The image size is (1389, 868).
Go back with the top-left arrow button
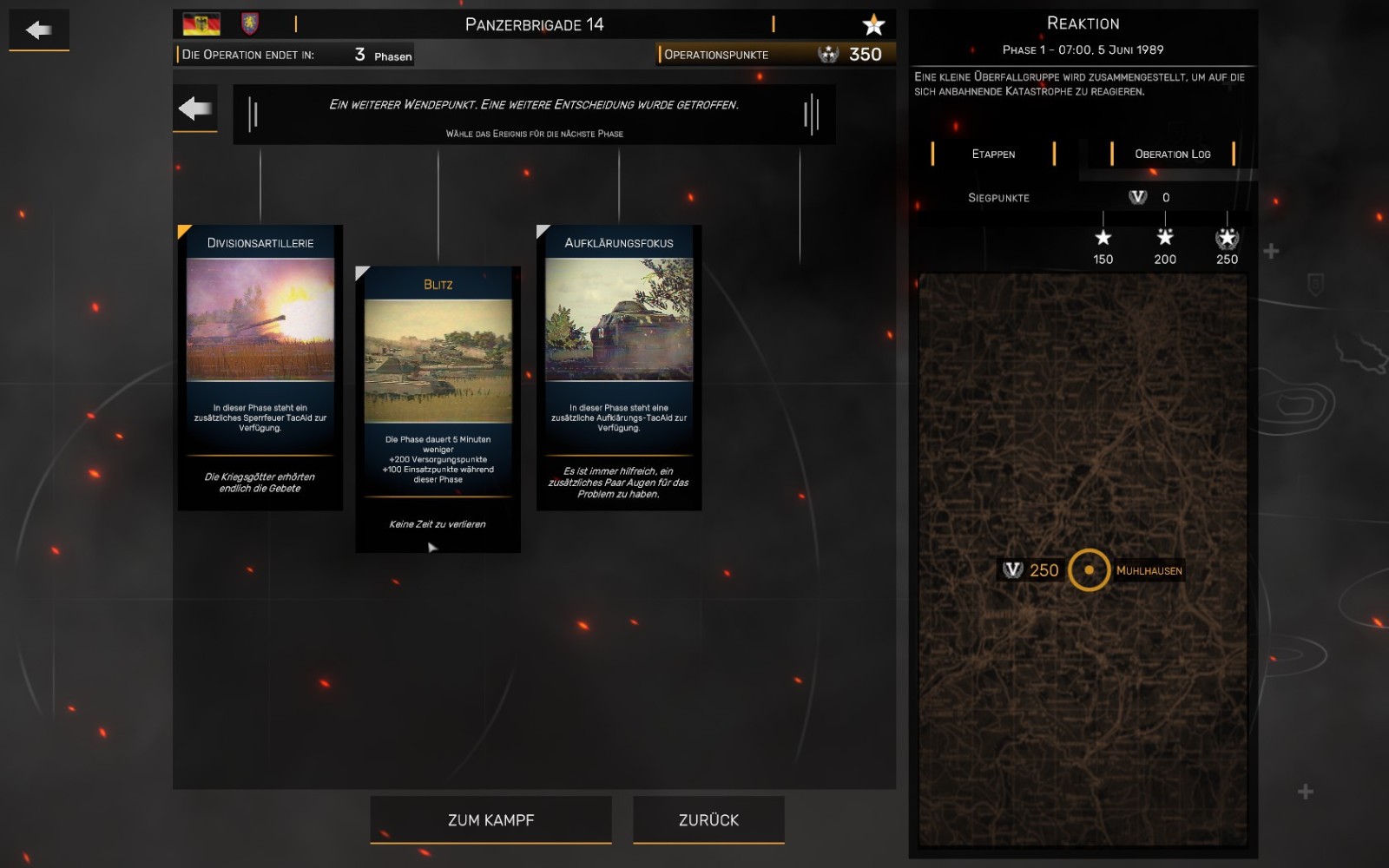point(39,30)
